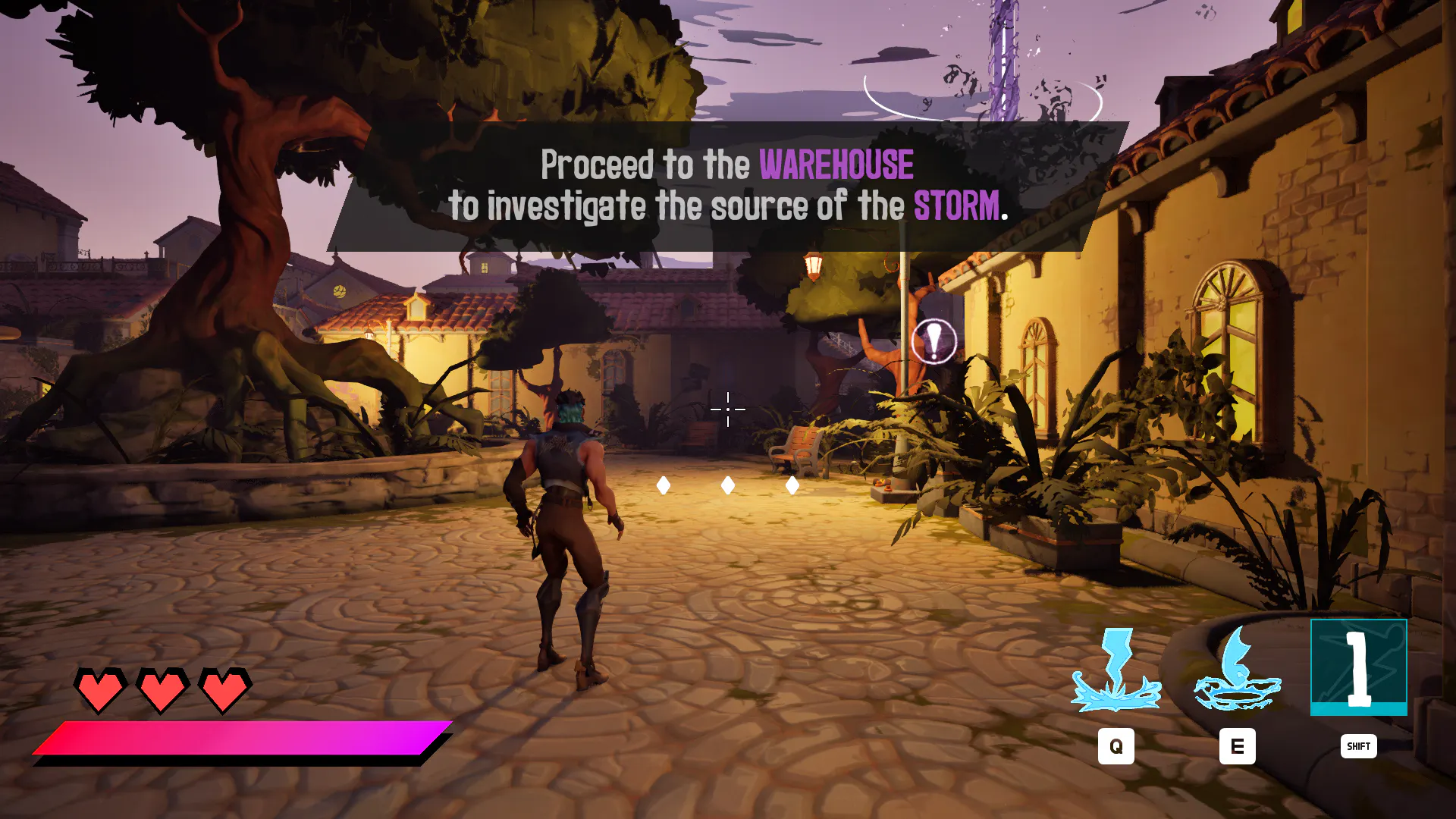Screen dimensions: 1456x819
Task: Activate the lightning strike ability icon
Action: click(x=1116, y=669)
